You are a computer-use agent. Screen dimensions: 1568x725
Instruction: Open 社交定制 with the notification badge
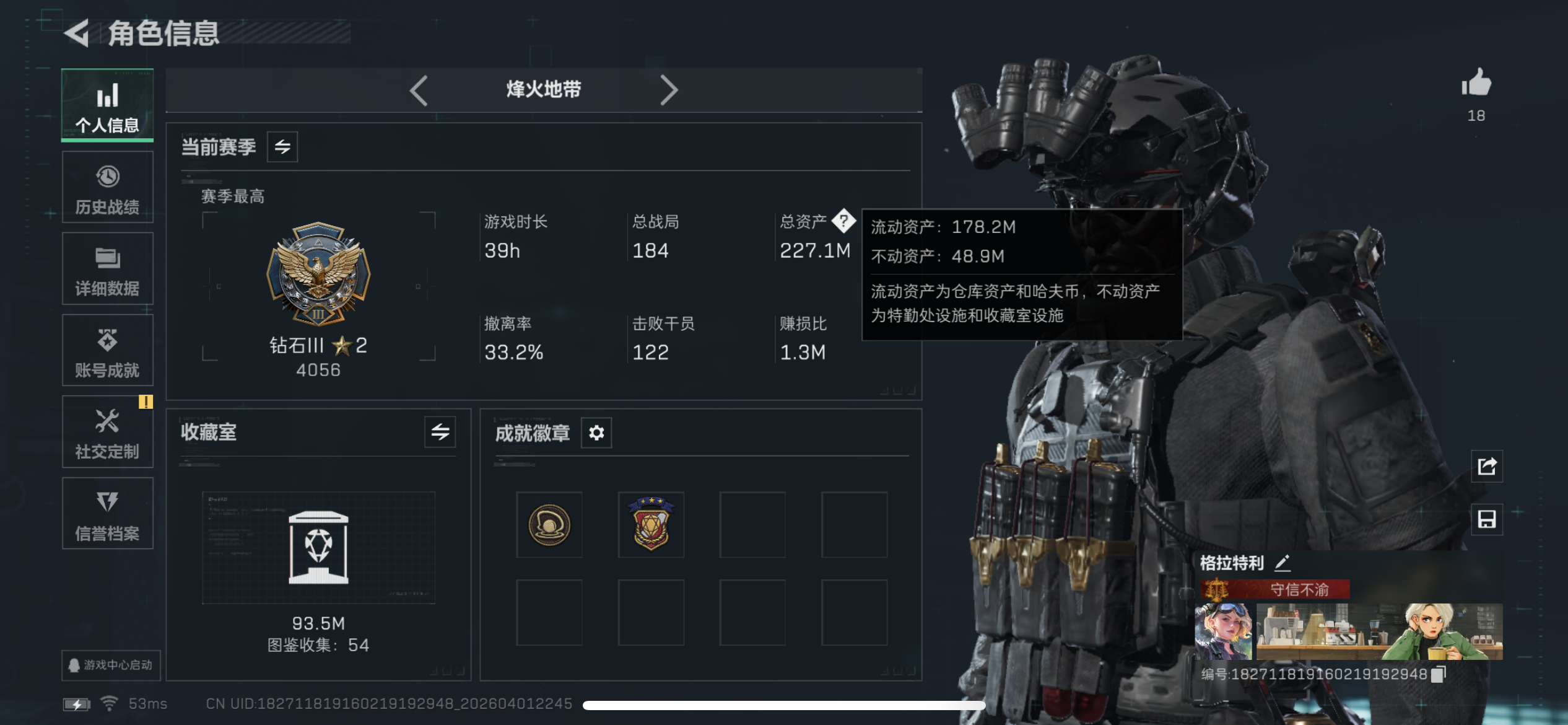pyautogui.click(x=107, y=432)
